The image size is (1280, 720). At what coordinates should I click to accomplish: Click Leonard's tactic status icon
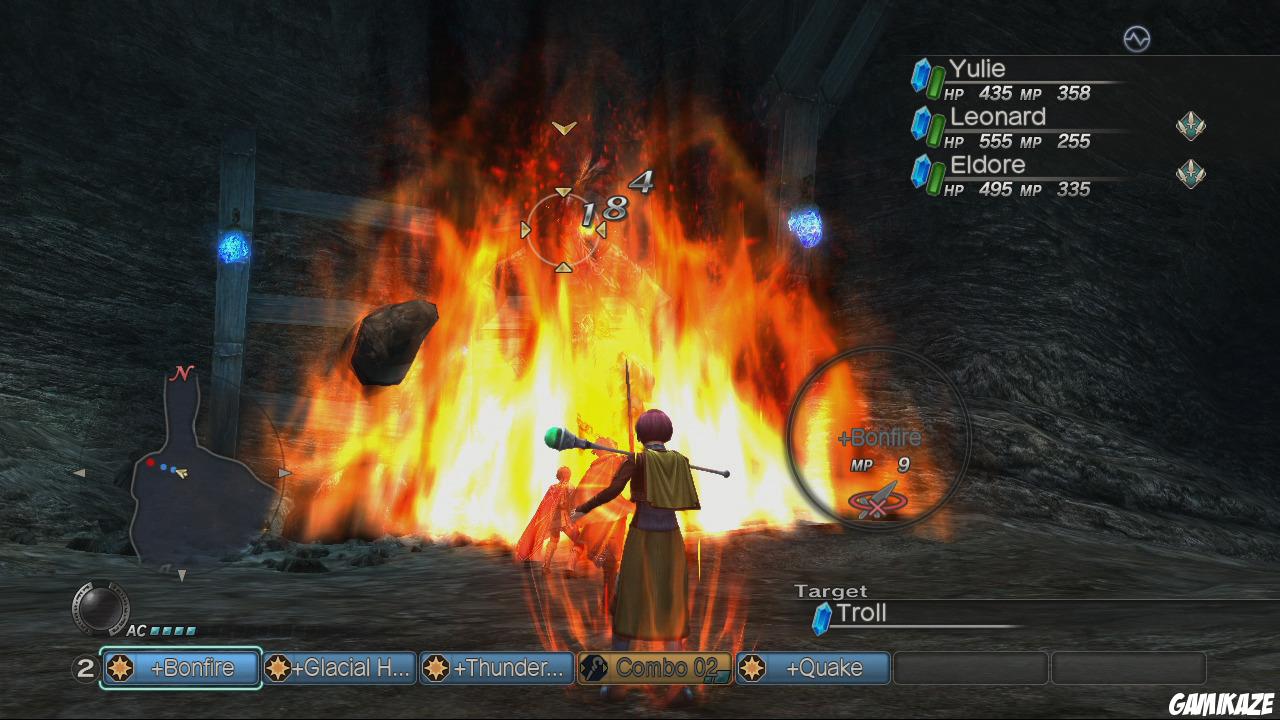click(x=1190, y=126)
